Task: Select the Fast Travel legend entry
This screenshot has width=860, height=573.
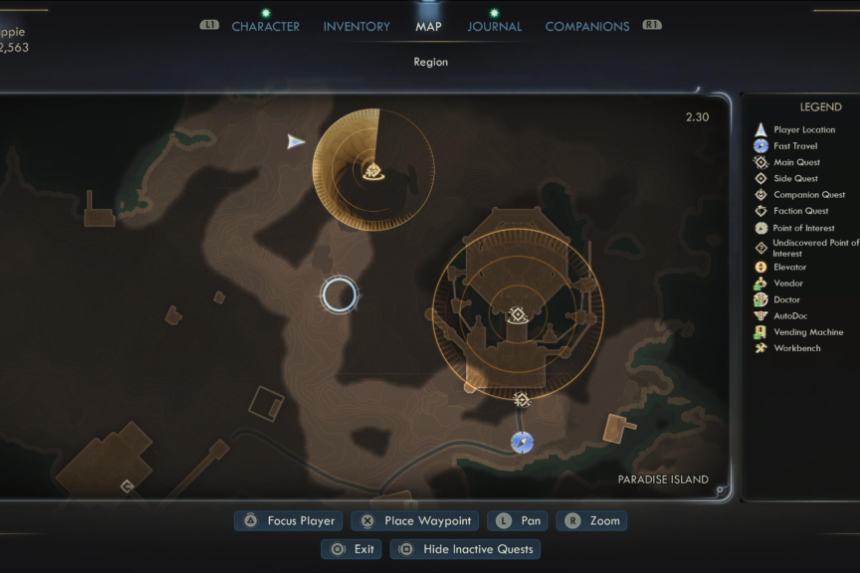Action: click(x=795, y=146)
